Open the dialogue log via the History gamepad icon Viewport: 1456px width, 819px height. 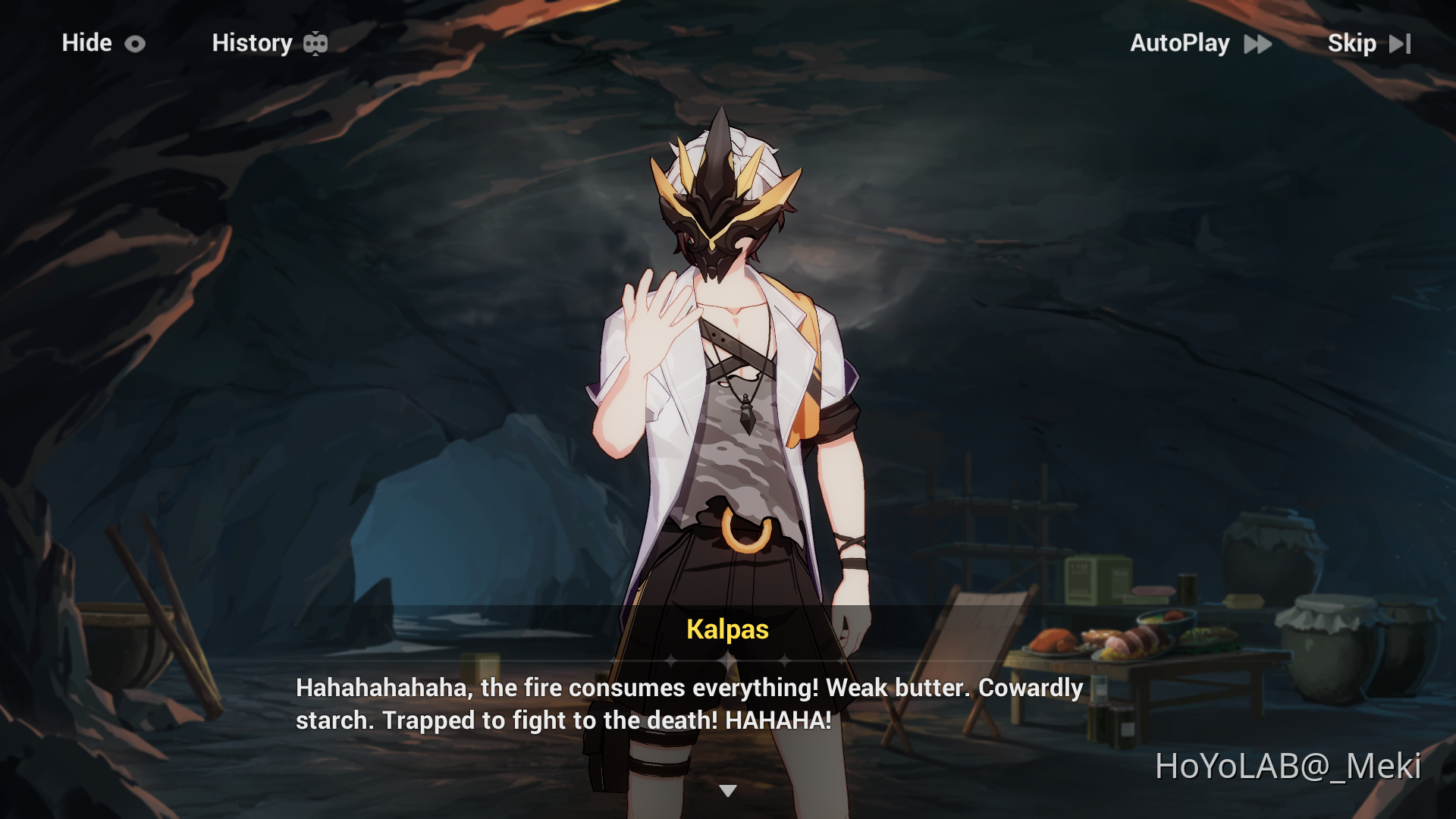point(316,43)
